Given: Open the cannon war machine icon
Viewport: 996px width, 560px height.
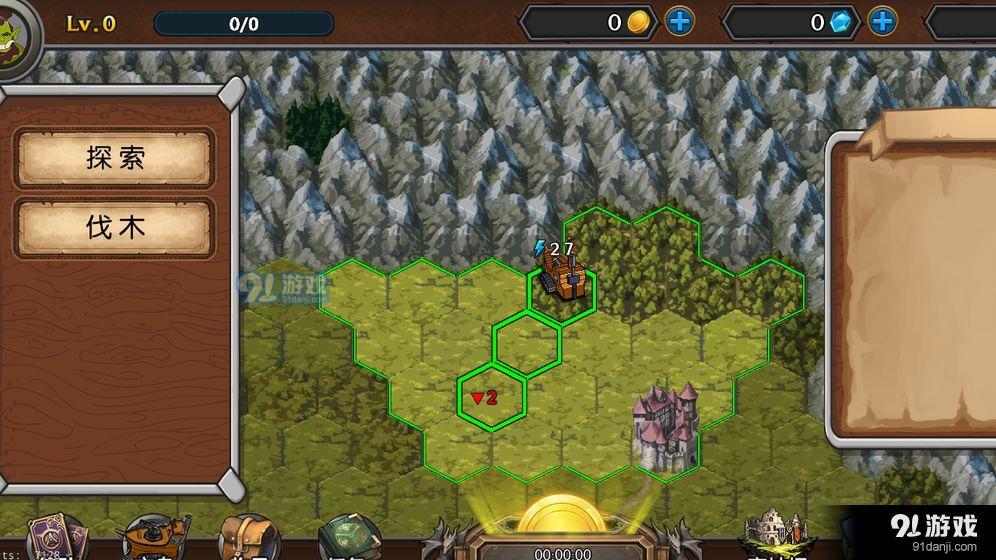Looking at the screenshot, I should (153, 538).
